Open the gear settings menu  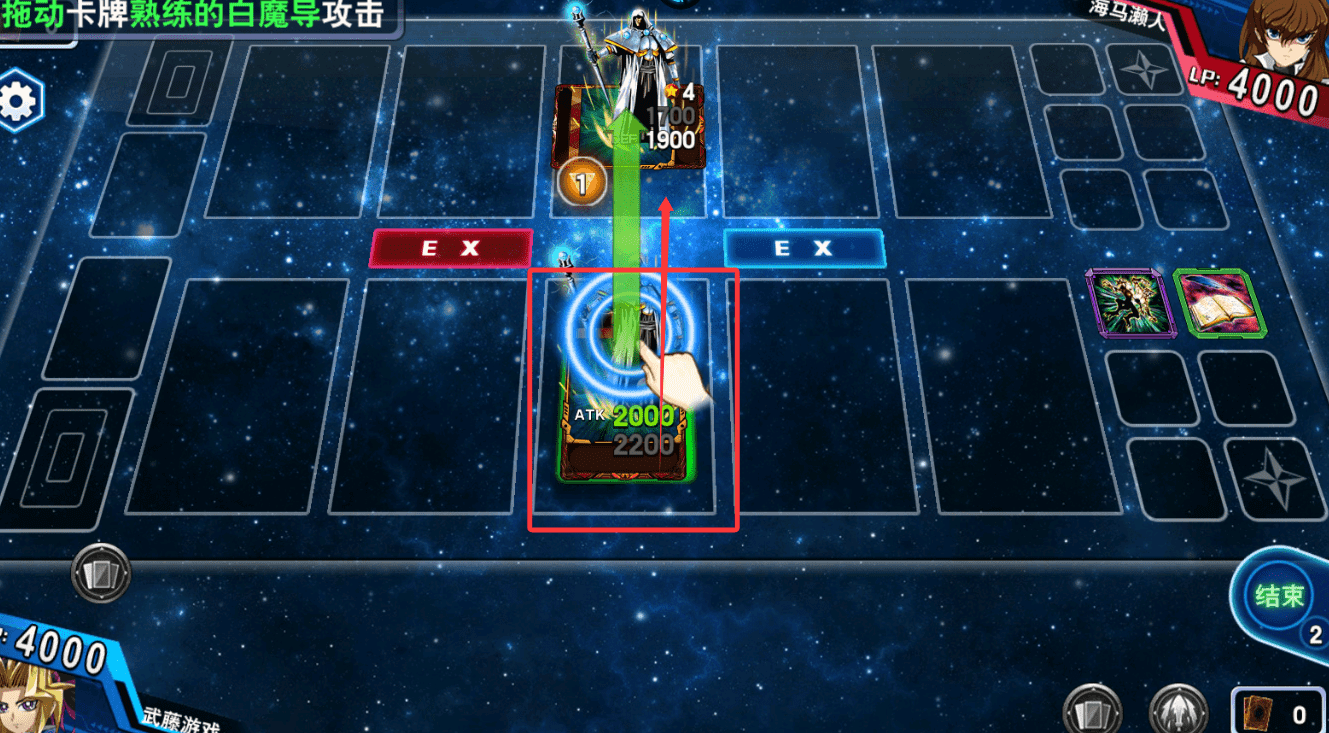[20, 101]
